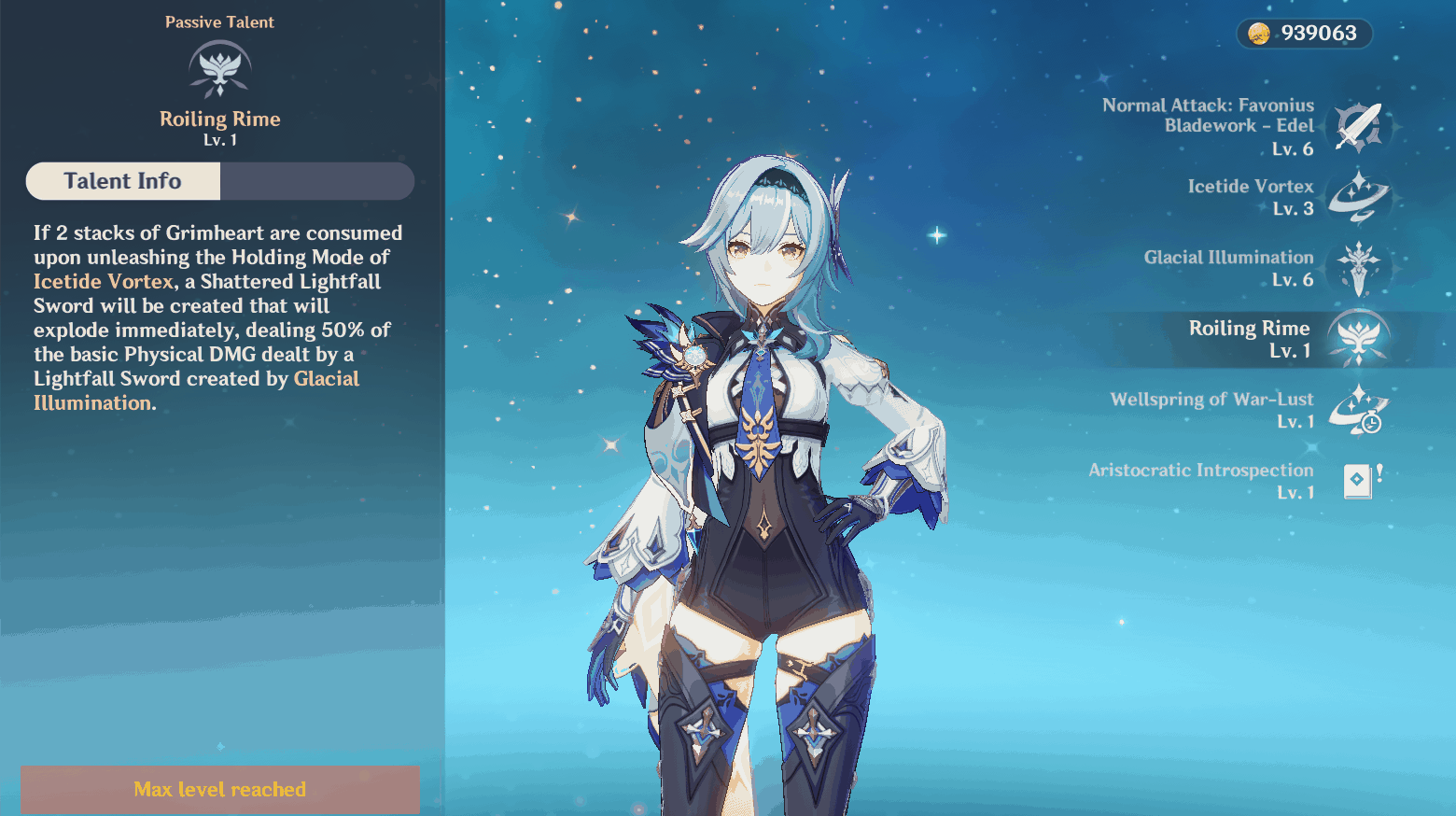
Task: Select the Glacial Illumination Lv. 6 row
Action: pos(1228,268)
